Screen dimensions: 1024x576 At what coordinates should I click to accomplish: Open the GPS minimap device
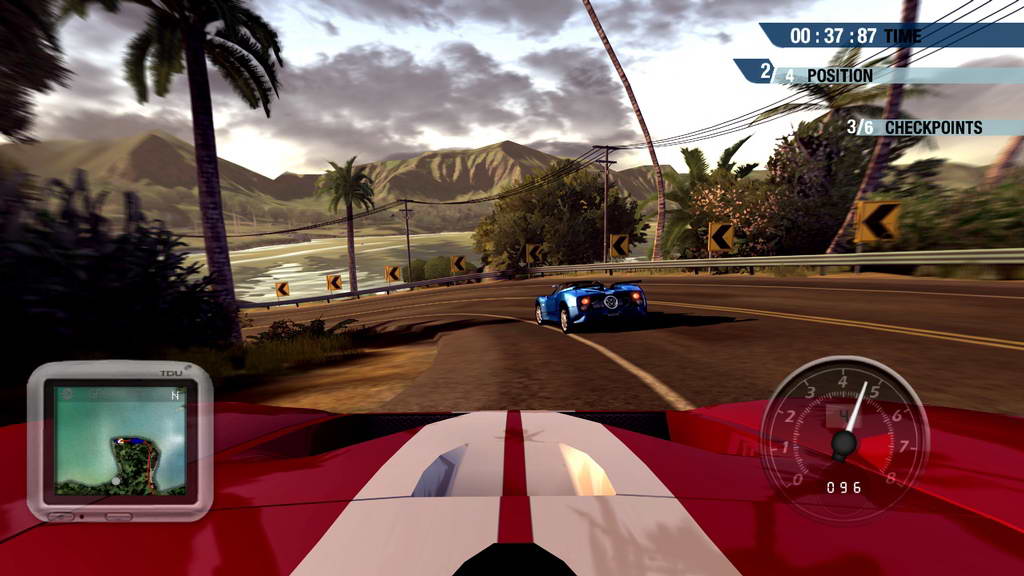[119, 440]
